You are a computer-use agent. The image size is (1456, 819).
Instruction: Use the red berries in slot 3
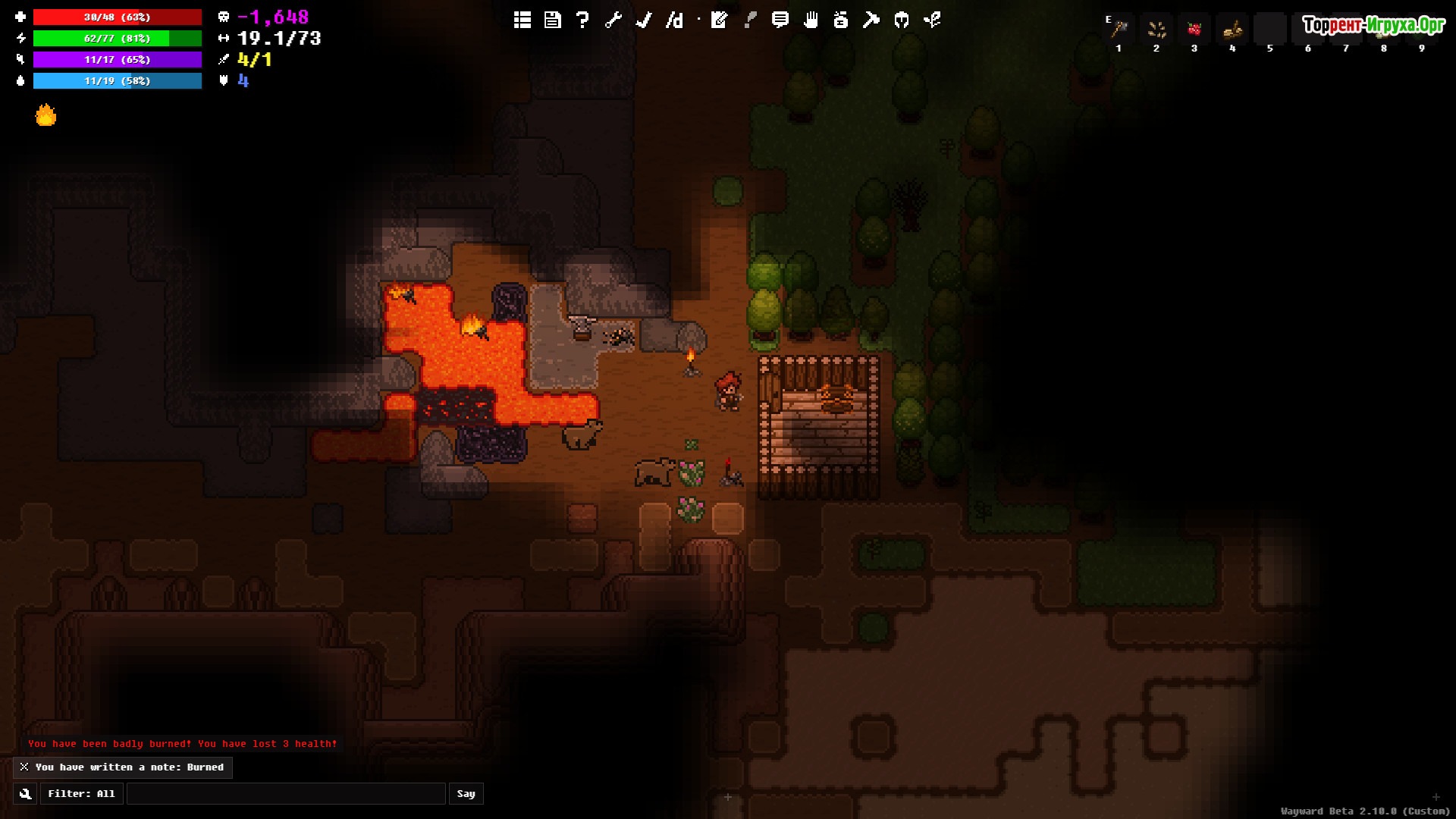tap(1194, 30)
